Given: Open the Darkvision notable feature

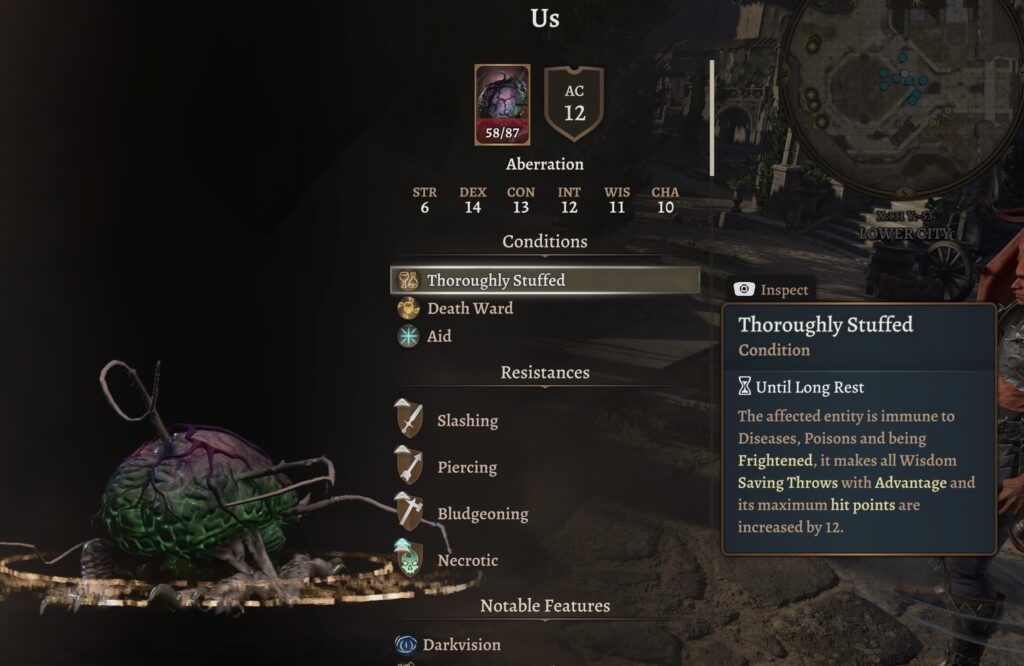Looking at the screenshot, I should [x=461, y=645].
